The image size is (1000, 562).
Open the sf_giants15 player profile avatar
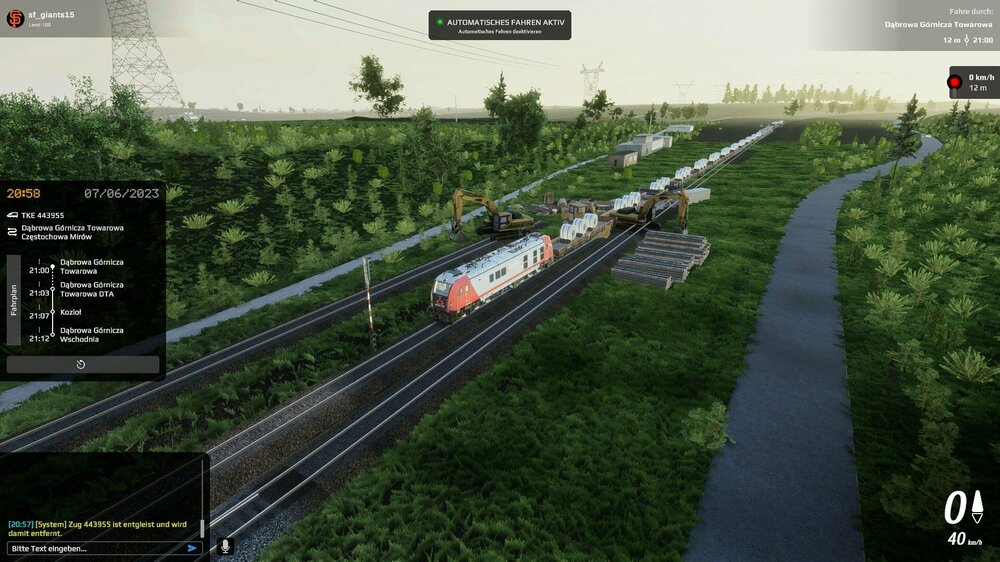15,18
